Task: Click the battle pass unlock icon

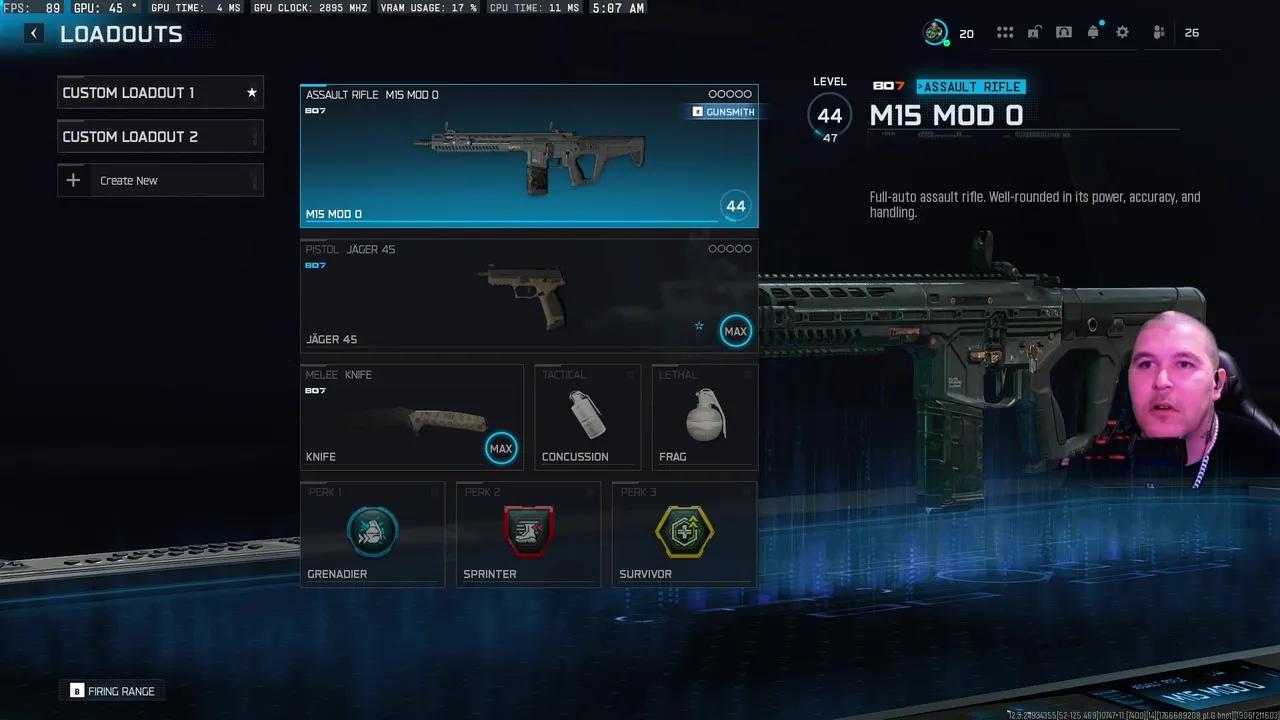Action: click(x=1034, y=32)
